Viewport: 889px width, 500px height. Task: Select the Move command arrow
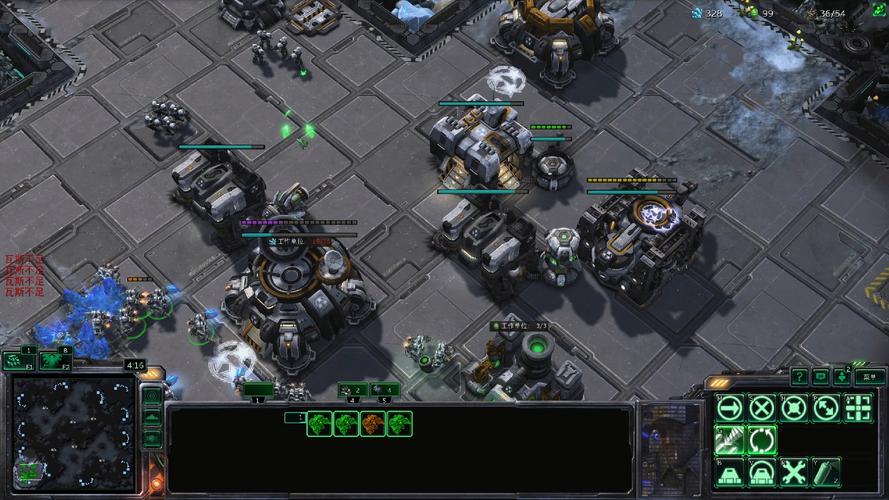click(x=730, y=407)
